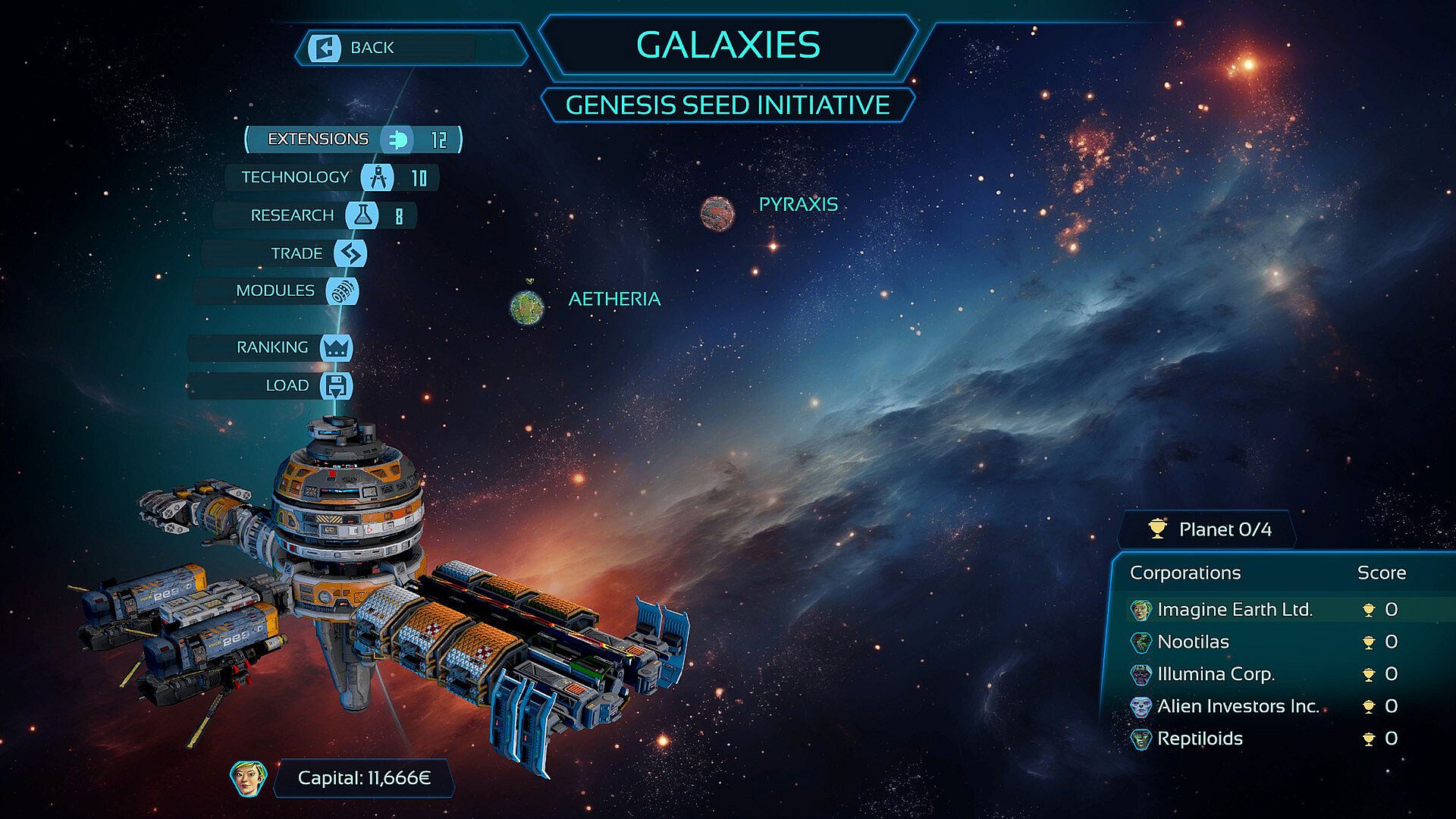The width and height of the screenshot is (1456, 819).
Task: View the Ranking screen
Action: coord(272,347)
